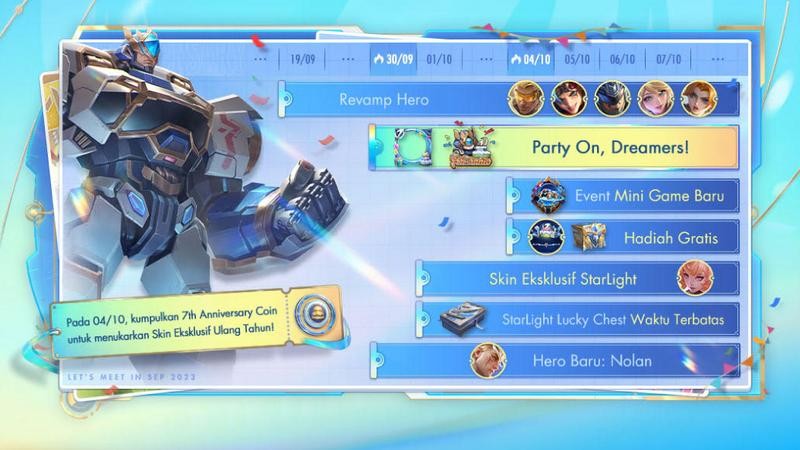
Task: Select the 19/09 date tab
Action: 301,59
